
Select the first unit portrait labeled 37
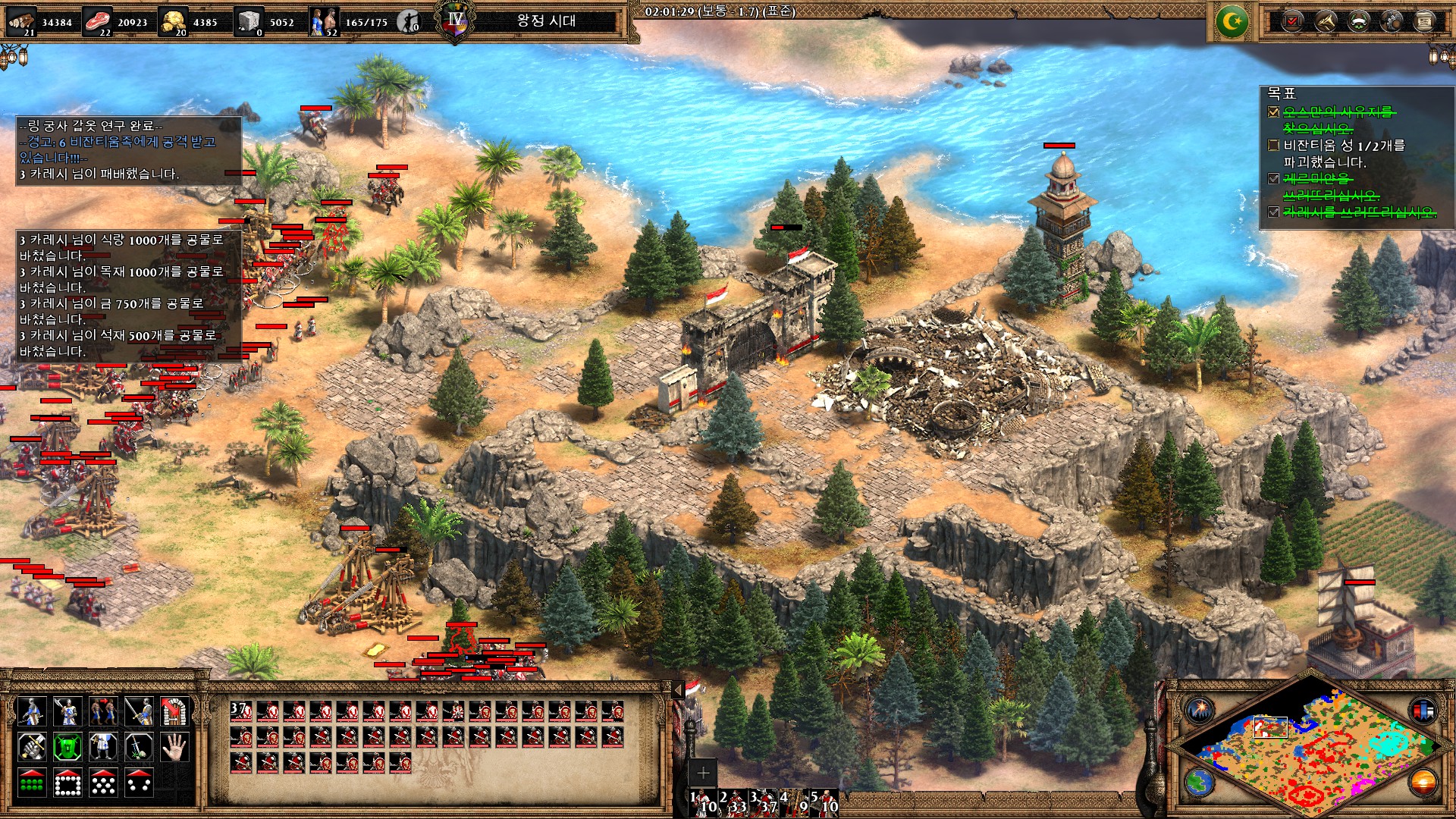click(241, 711)
